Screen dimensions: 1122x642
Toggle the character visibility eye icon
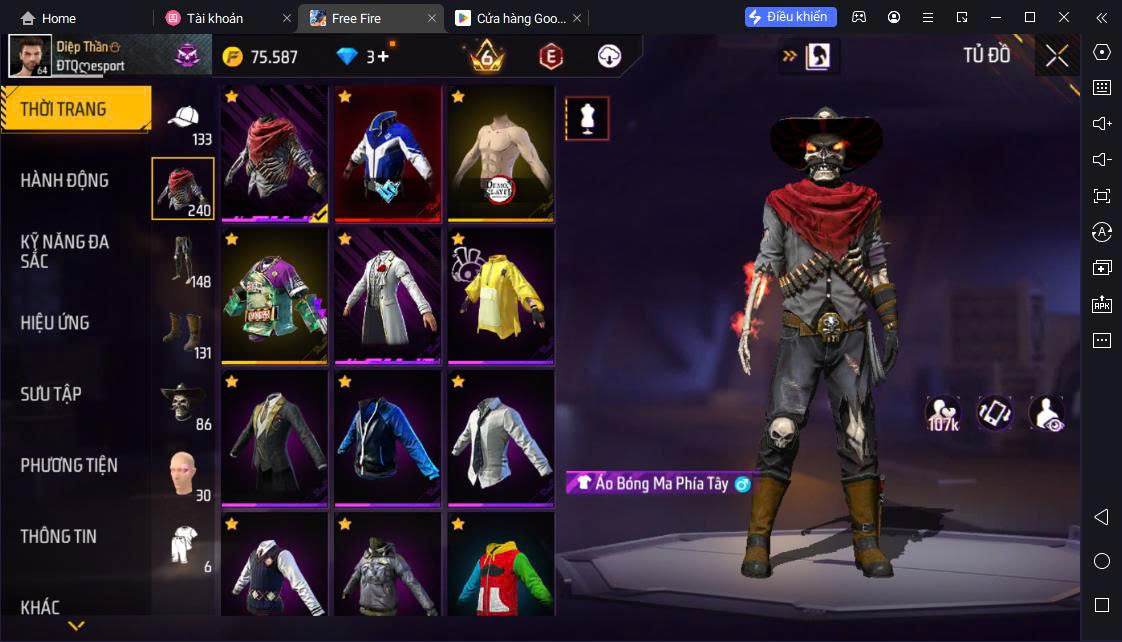pyautogui.click(x=1046, y=412)
